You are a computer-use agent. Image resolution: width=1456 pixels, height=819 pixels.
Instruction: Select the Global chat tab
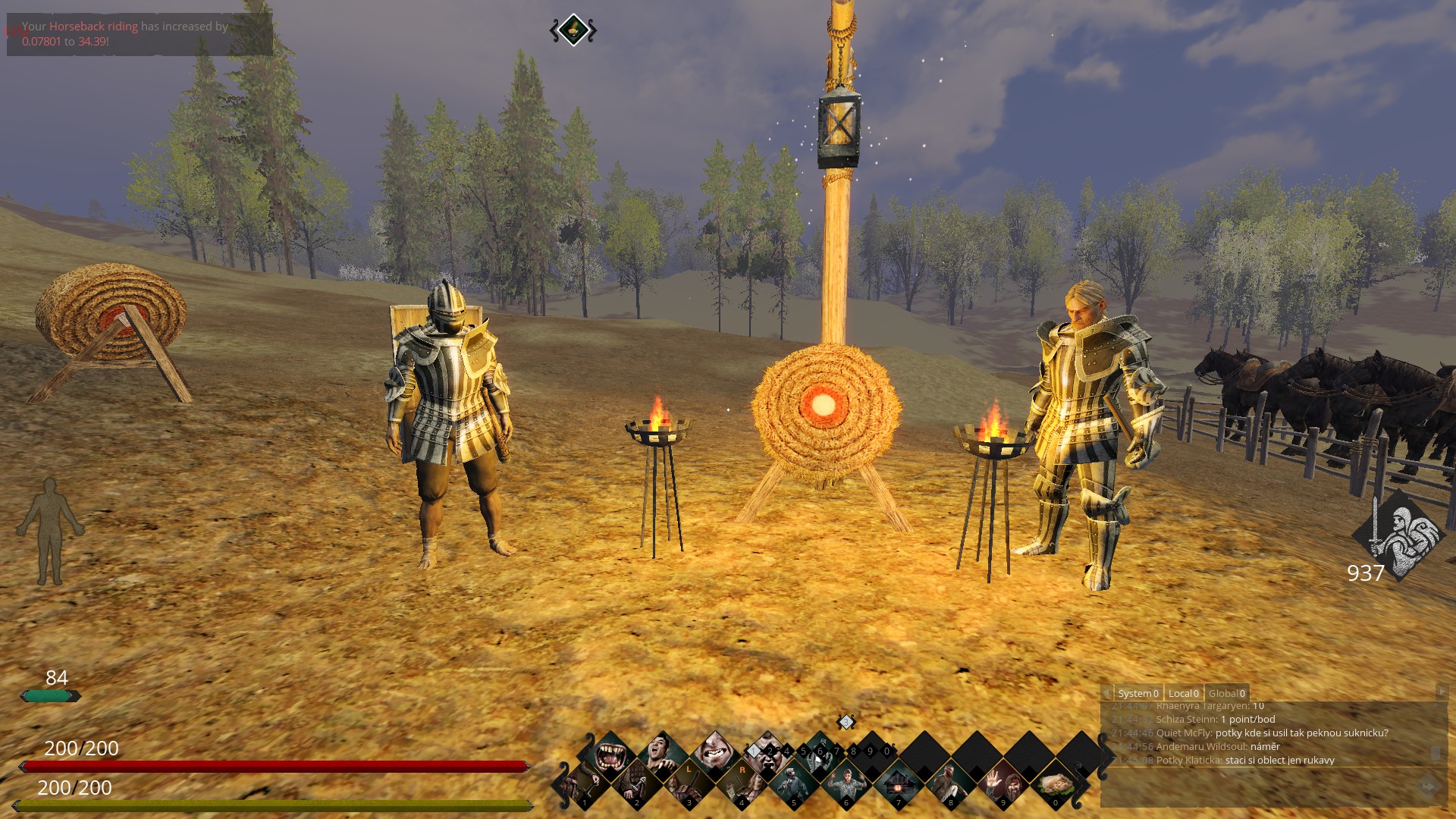[1226, 693]
